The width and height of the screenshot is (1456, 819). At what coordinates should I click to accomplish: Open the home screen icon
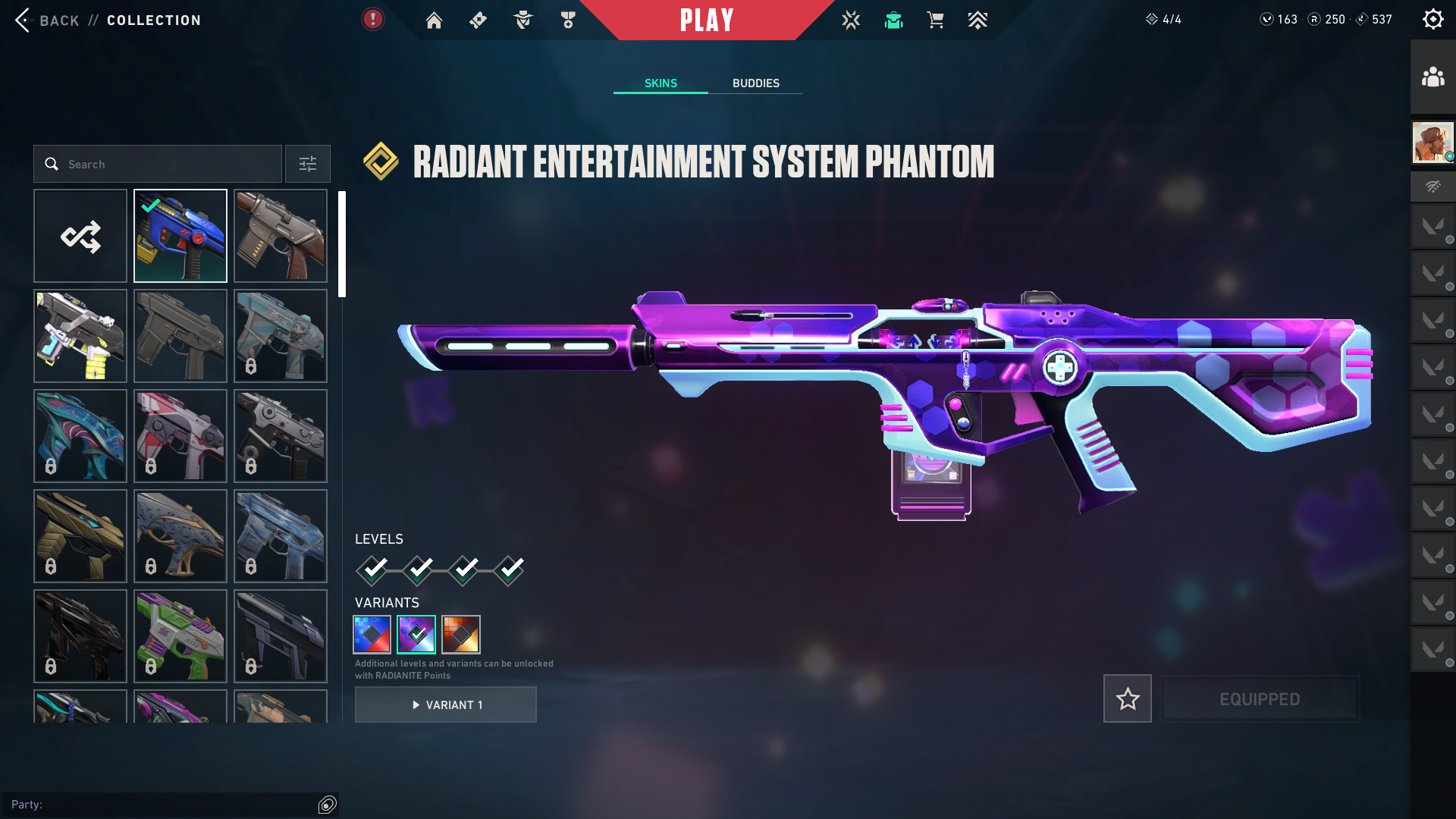(x=434, y=20)
